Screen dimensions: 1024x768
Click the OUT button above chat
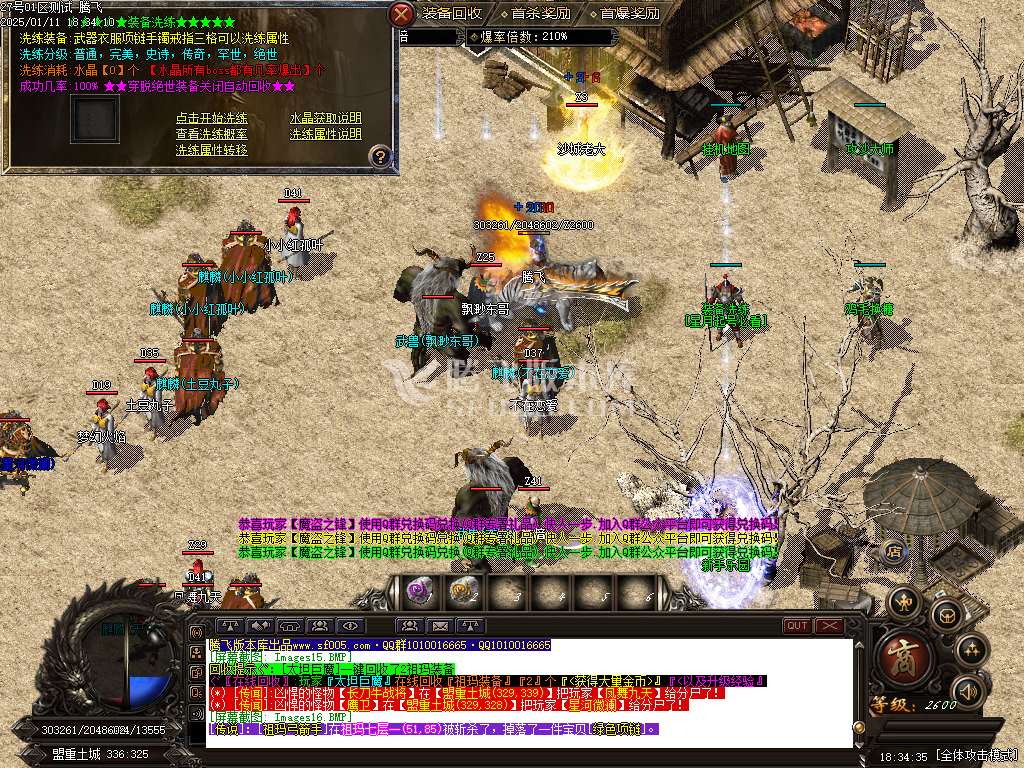(797, 626)
